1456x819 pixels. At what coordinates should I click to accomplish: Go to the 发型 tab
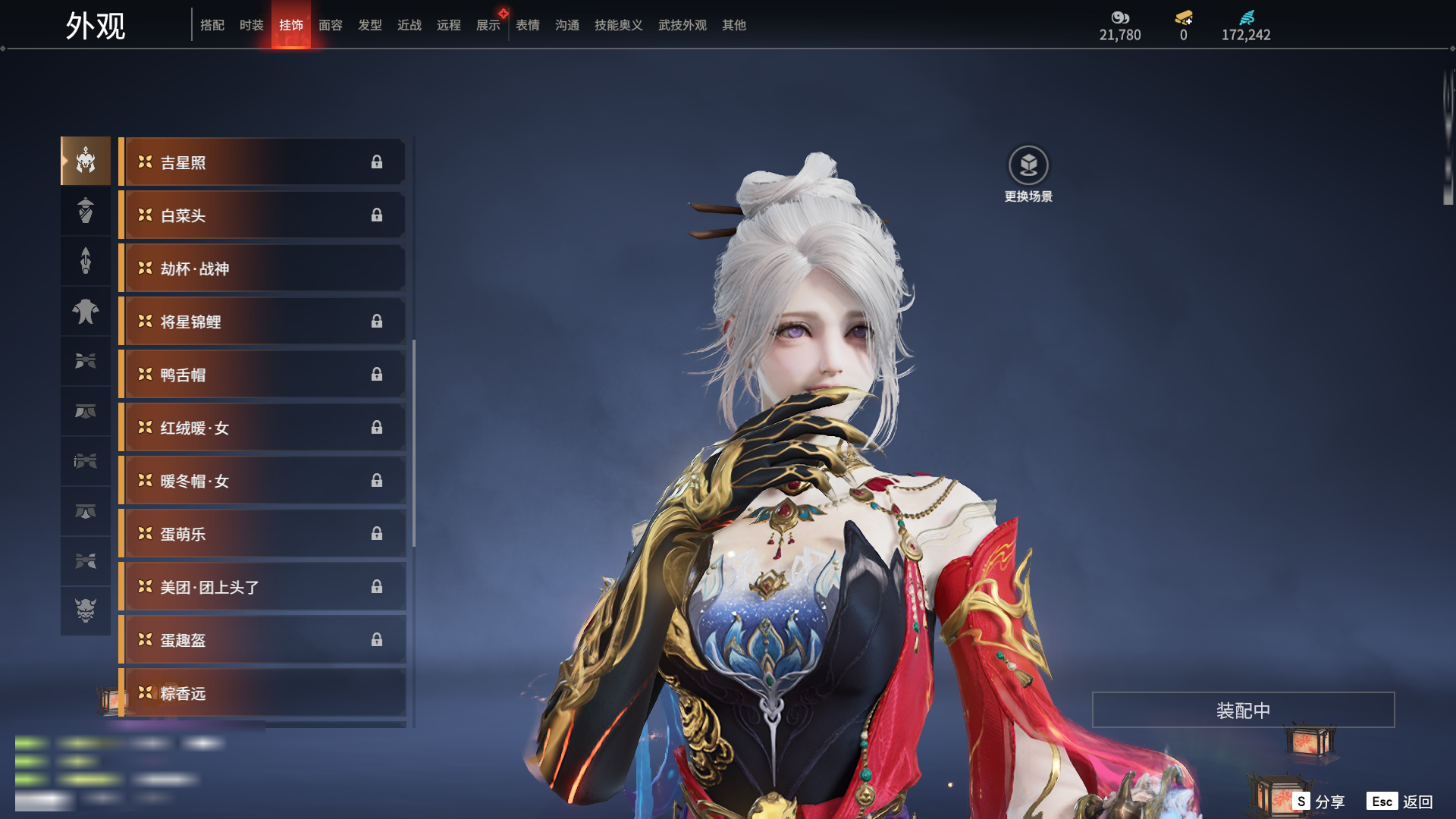(x=370, y=25)
